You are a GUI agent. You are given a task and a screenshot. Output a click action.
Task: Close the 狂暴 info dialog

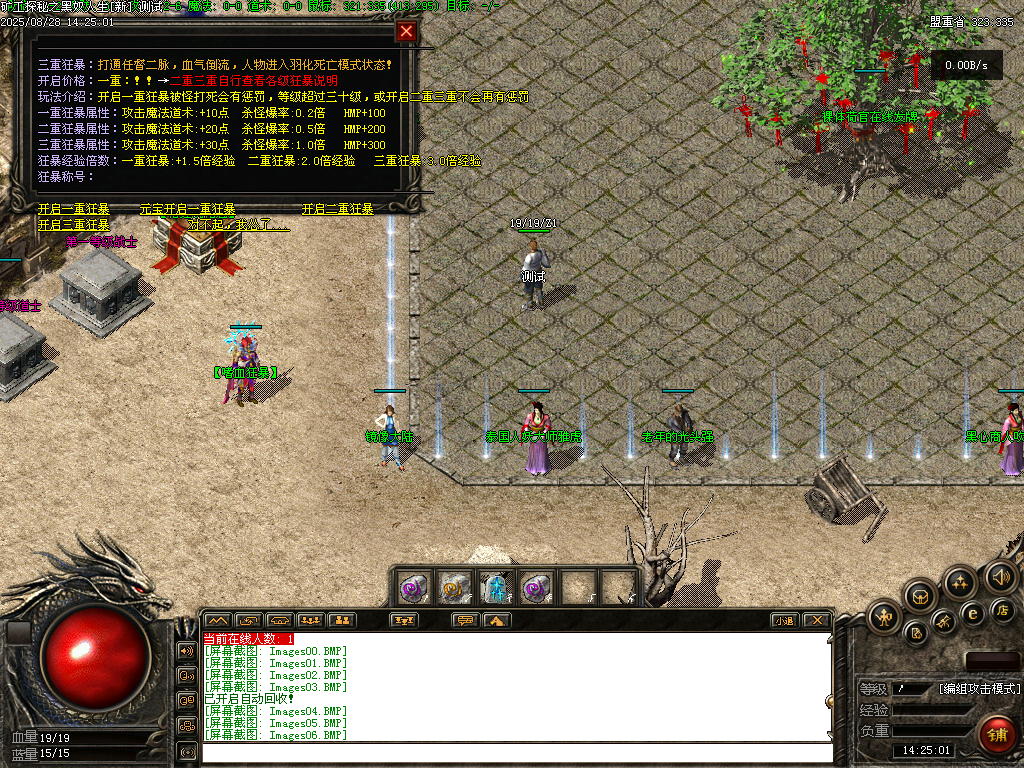(406, 31)
